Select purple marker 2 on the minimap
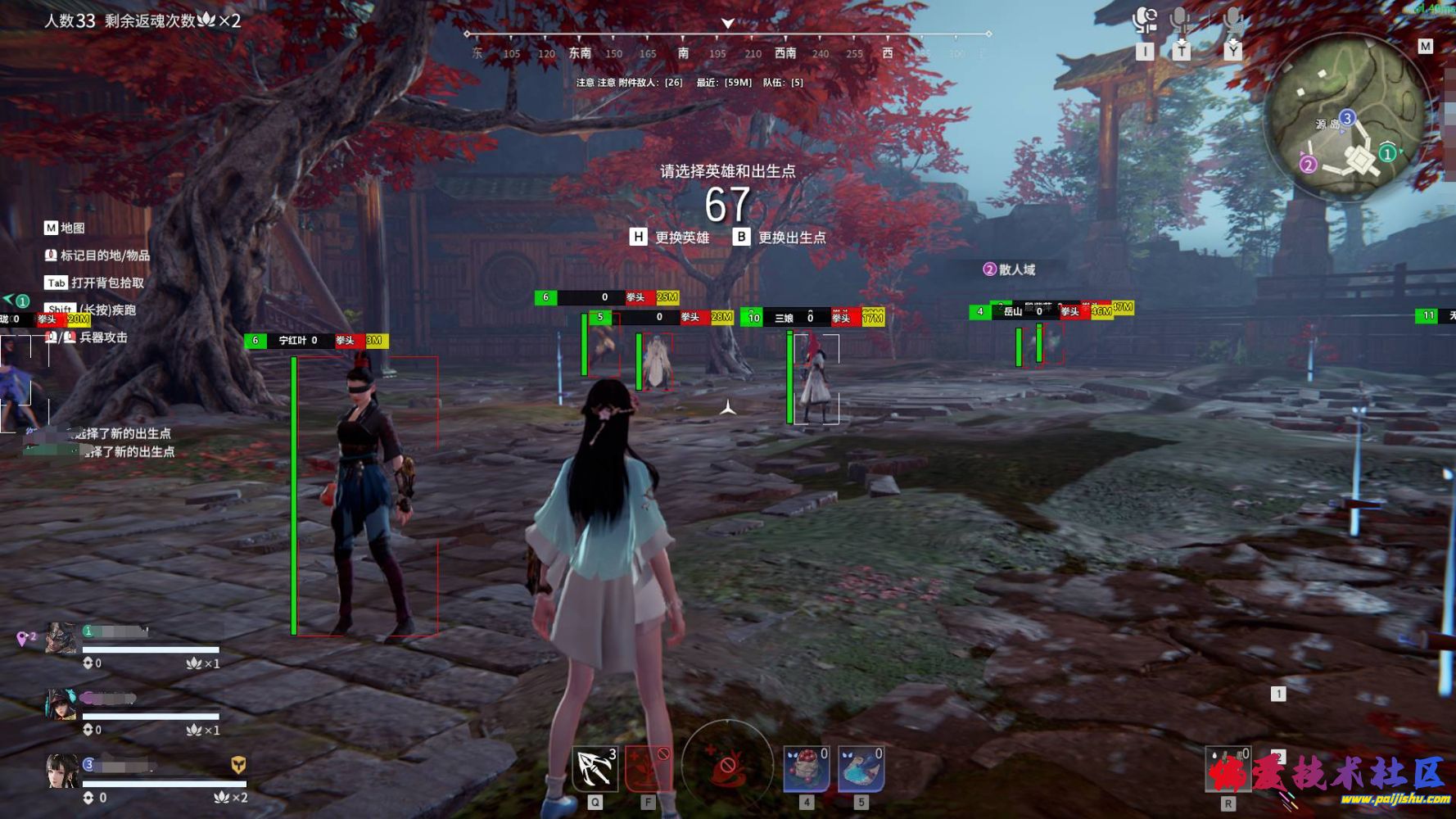Screen dimensions: 1456x819 pos(1308,165)
